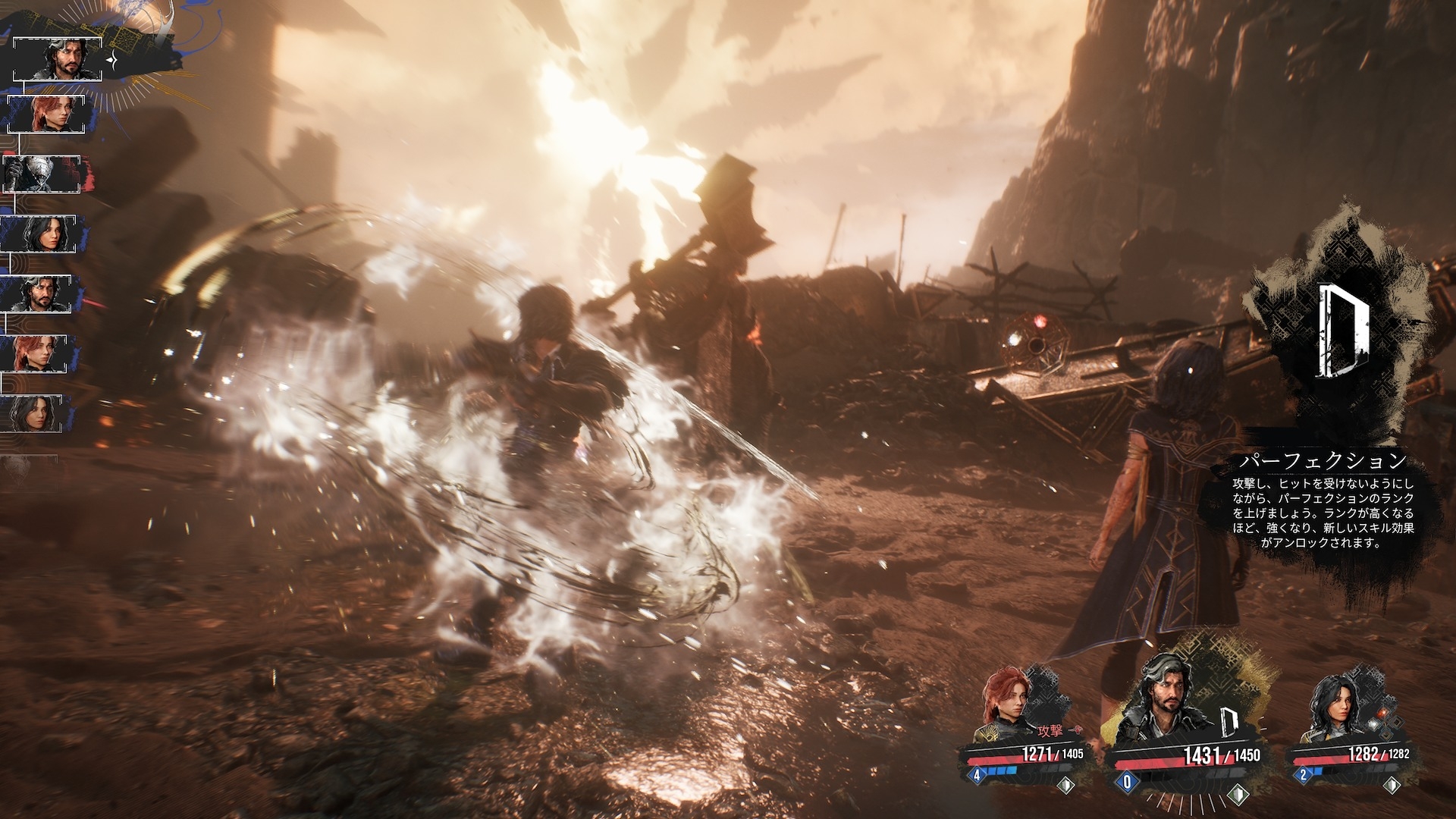1456x819 pixels.
Task: Click the small D rank badge beside Verso's party portrait
Action: coord(1230,725)
